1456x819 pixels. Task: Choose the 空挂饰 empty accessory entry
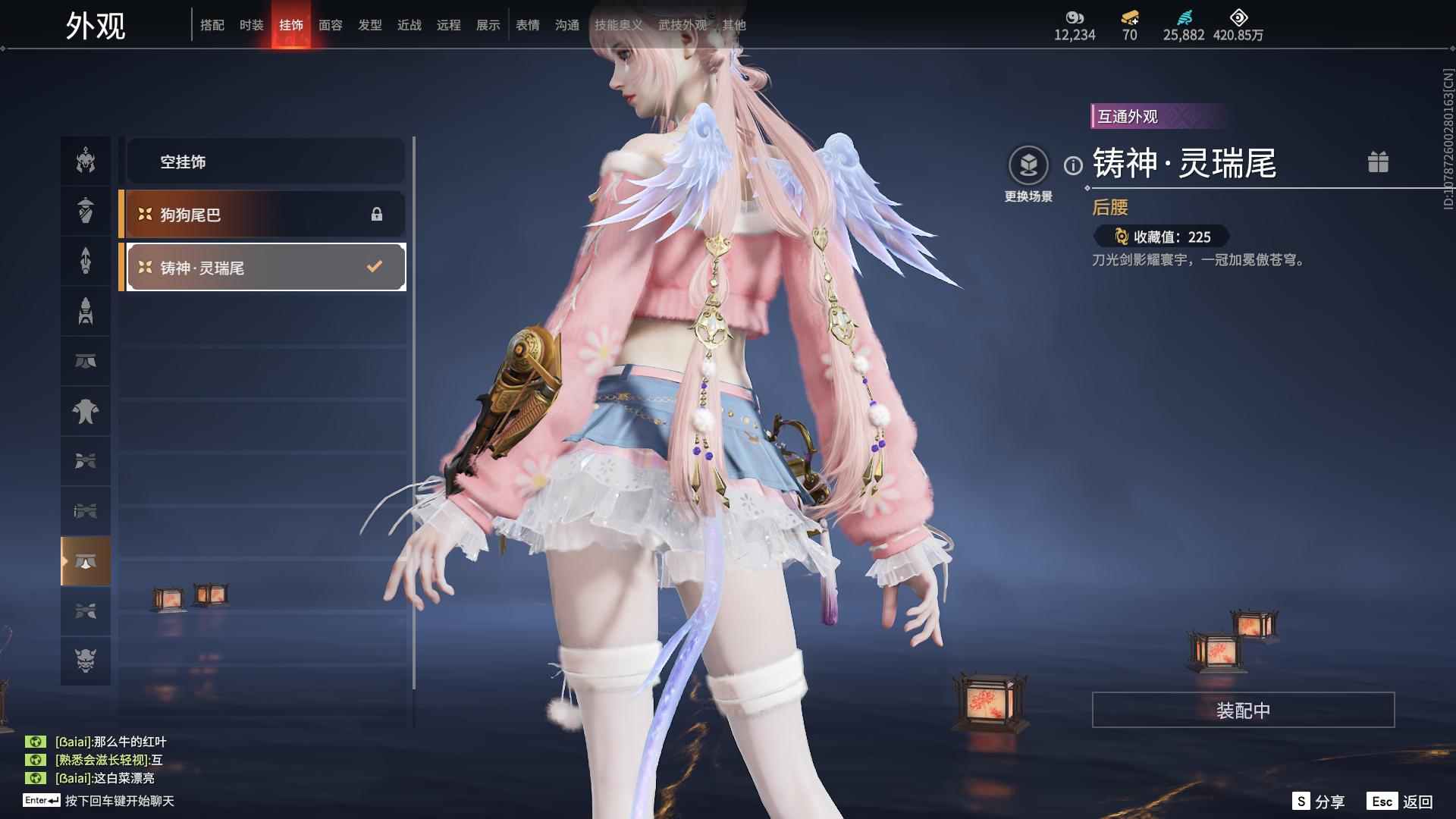click(x=265, y=162)
